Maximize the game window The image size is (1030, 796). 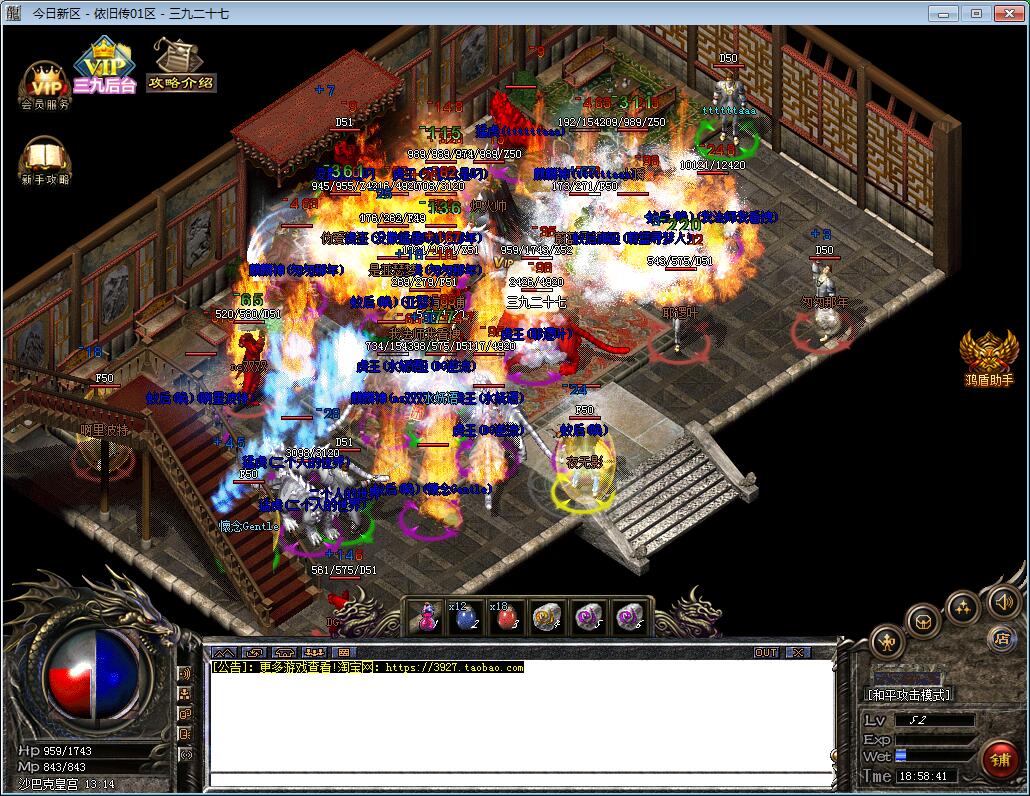coord(976,14)
